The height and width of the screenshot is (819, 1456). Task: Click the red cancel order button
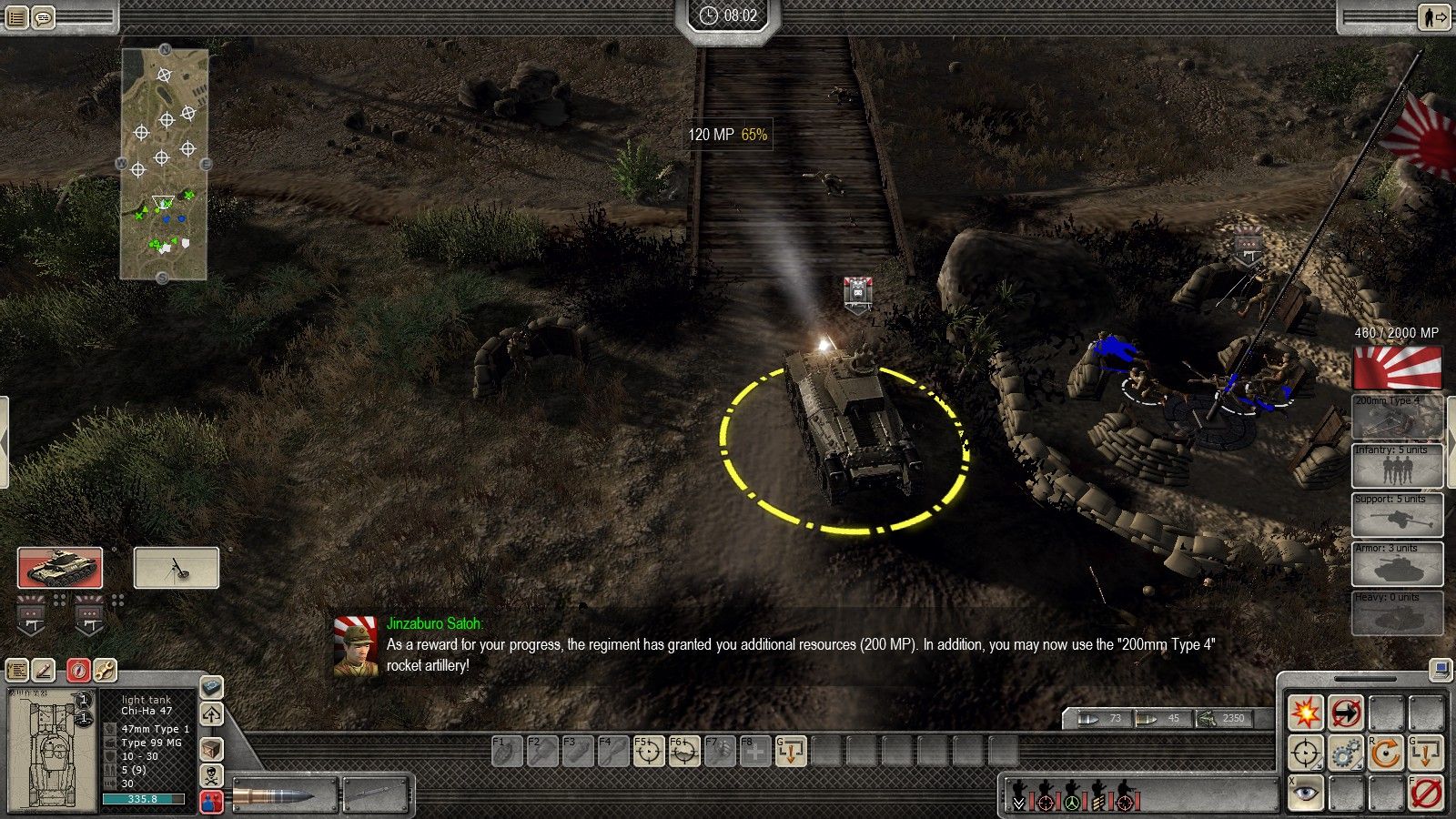tap(1426, 794)
